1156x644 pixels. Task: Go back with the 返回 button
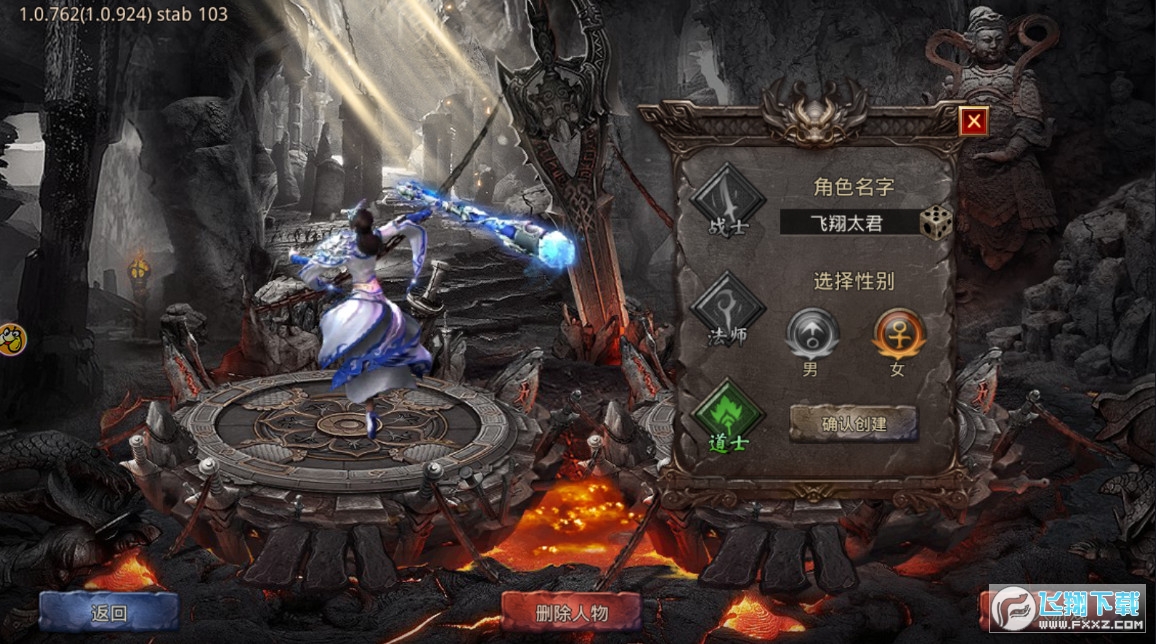pyautogui.click(x=109, y=612)
